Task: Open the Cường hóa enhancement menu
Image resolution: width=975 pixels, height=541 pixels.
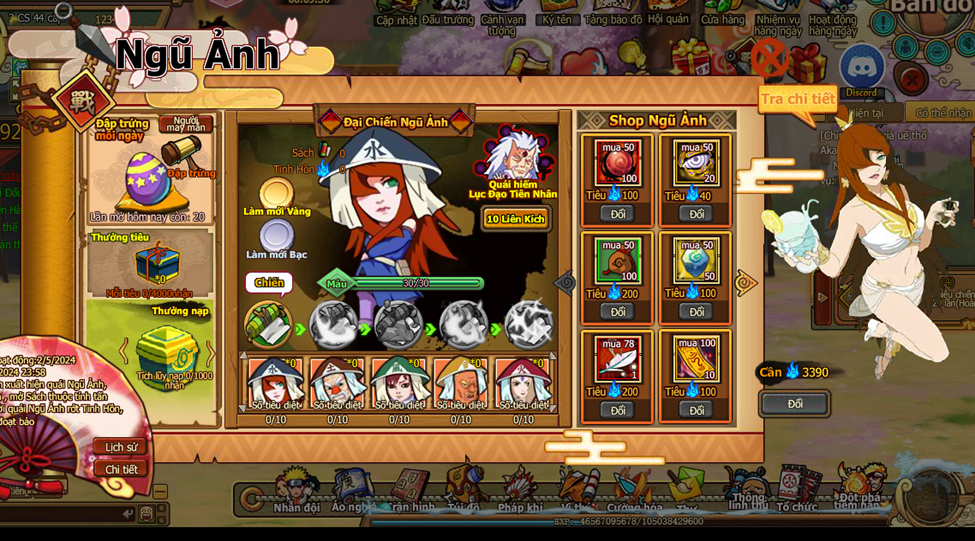Action: click(634, 492)
